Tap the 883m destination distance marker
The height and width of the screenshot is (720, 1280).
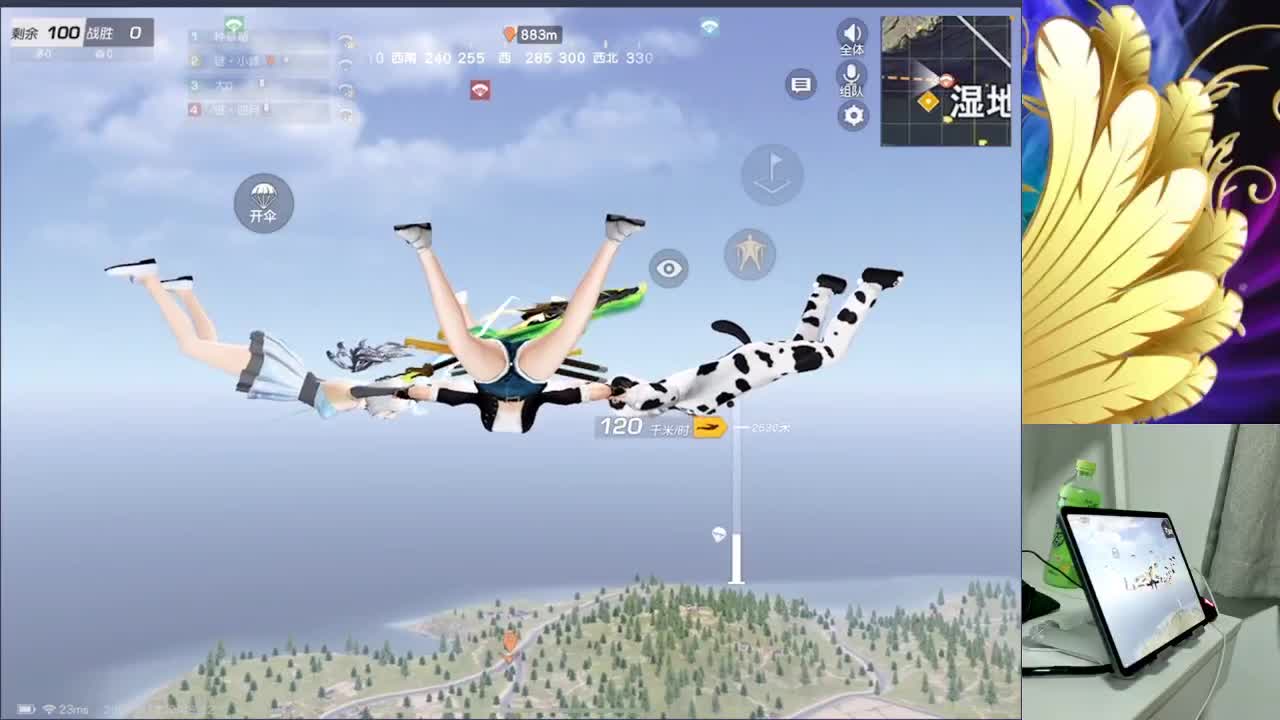click(531, 33)
